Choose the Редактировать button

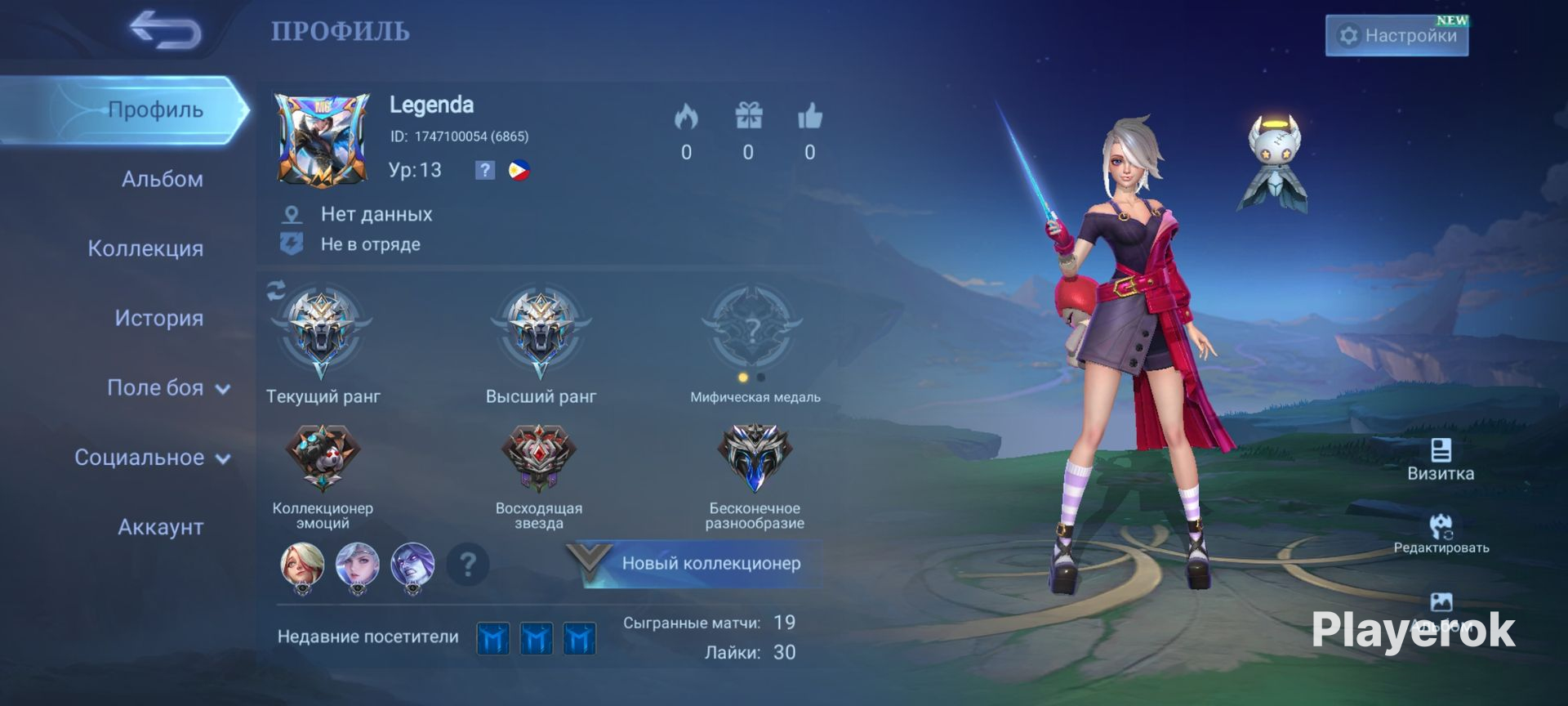[1441, 534]
